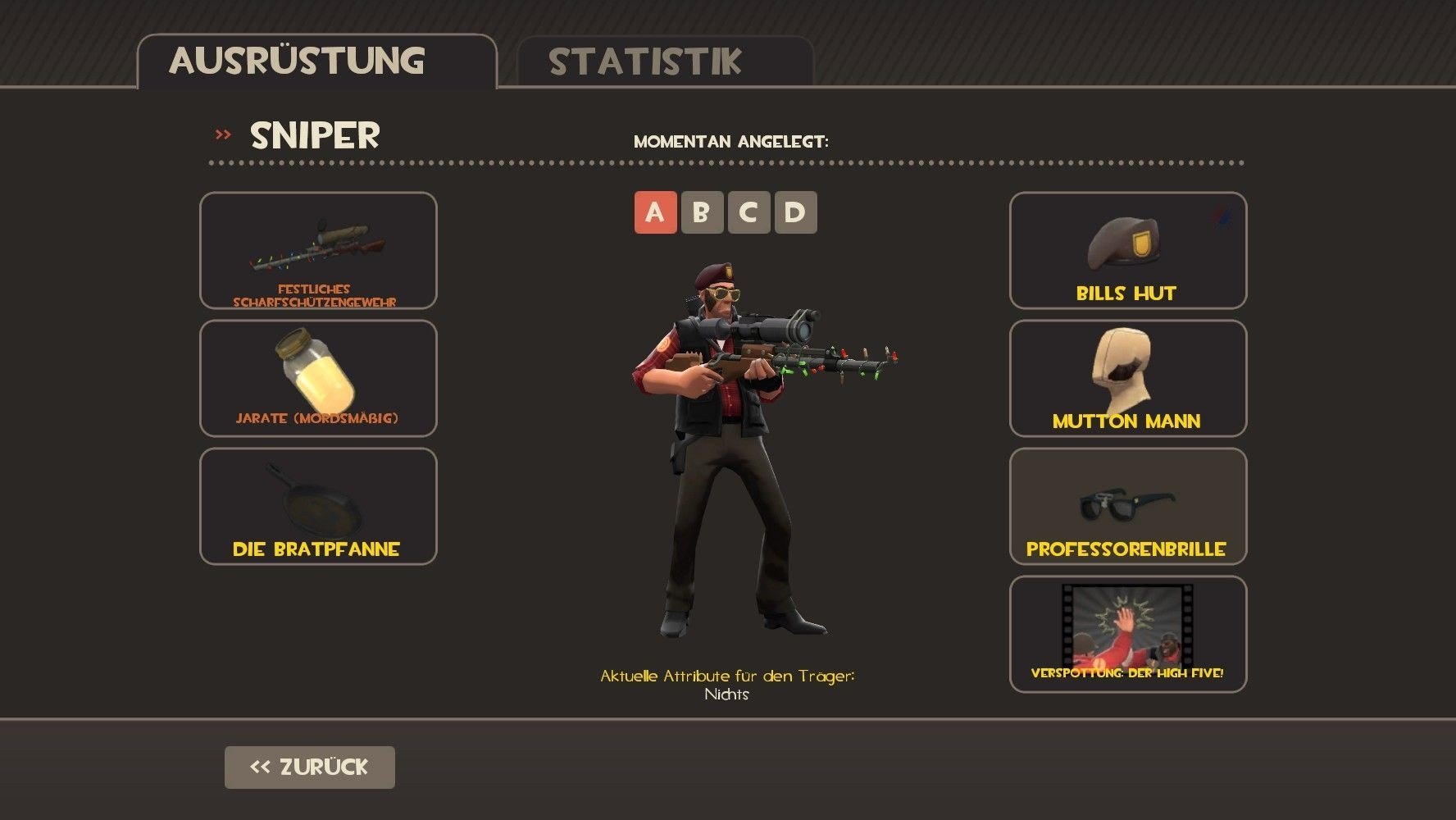Activate loadout preset C
Image resolution: width=1456 pixels, height=820 pixels.
(748, 212)
